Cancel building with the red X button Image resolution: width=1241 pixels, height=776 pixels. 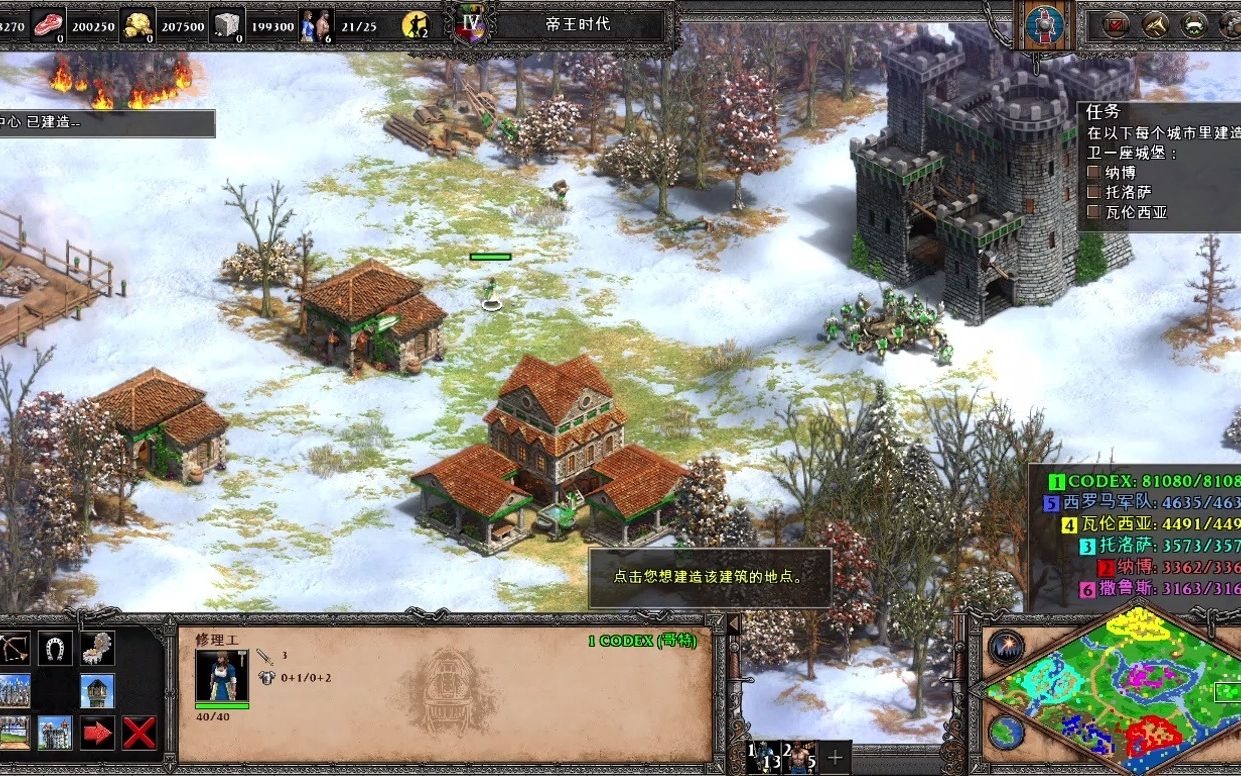point(139,732)
